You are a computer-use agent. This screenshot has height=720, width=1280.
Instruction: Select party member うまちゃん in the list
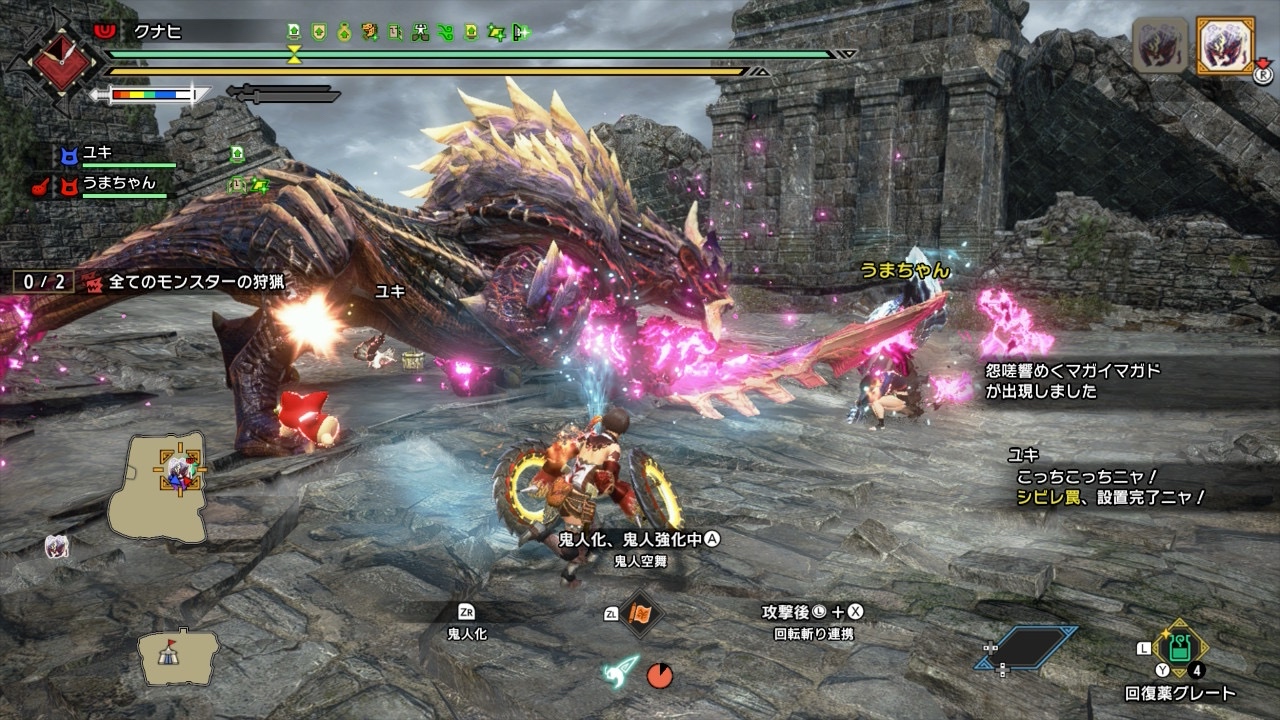tap(119, 183)
